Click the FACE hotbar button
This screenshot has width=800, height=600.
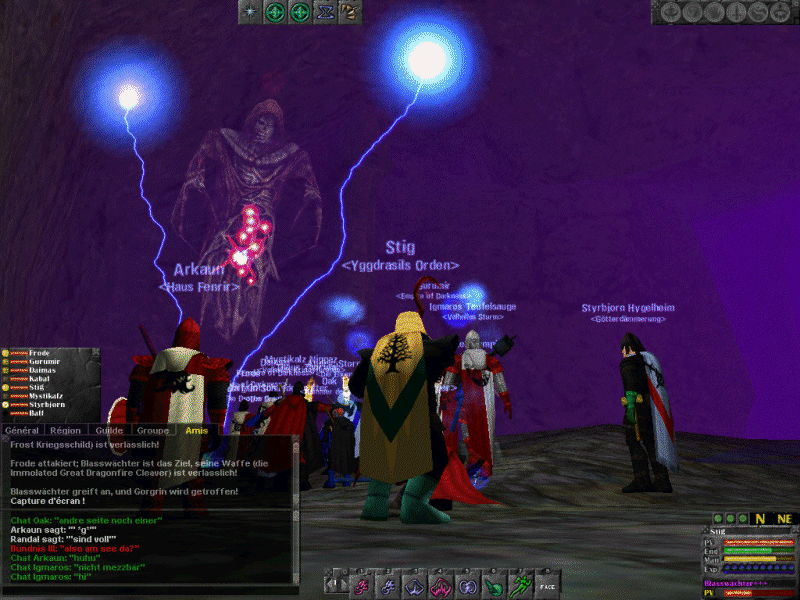(546, 585)
